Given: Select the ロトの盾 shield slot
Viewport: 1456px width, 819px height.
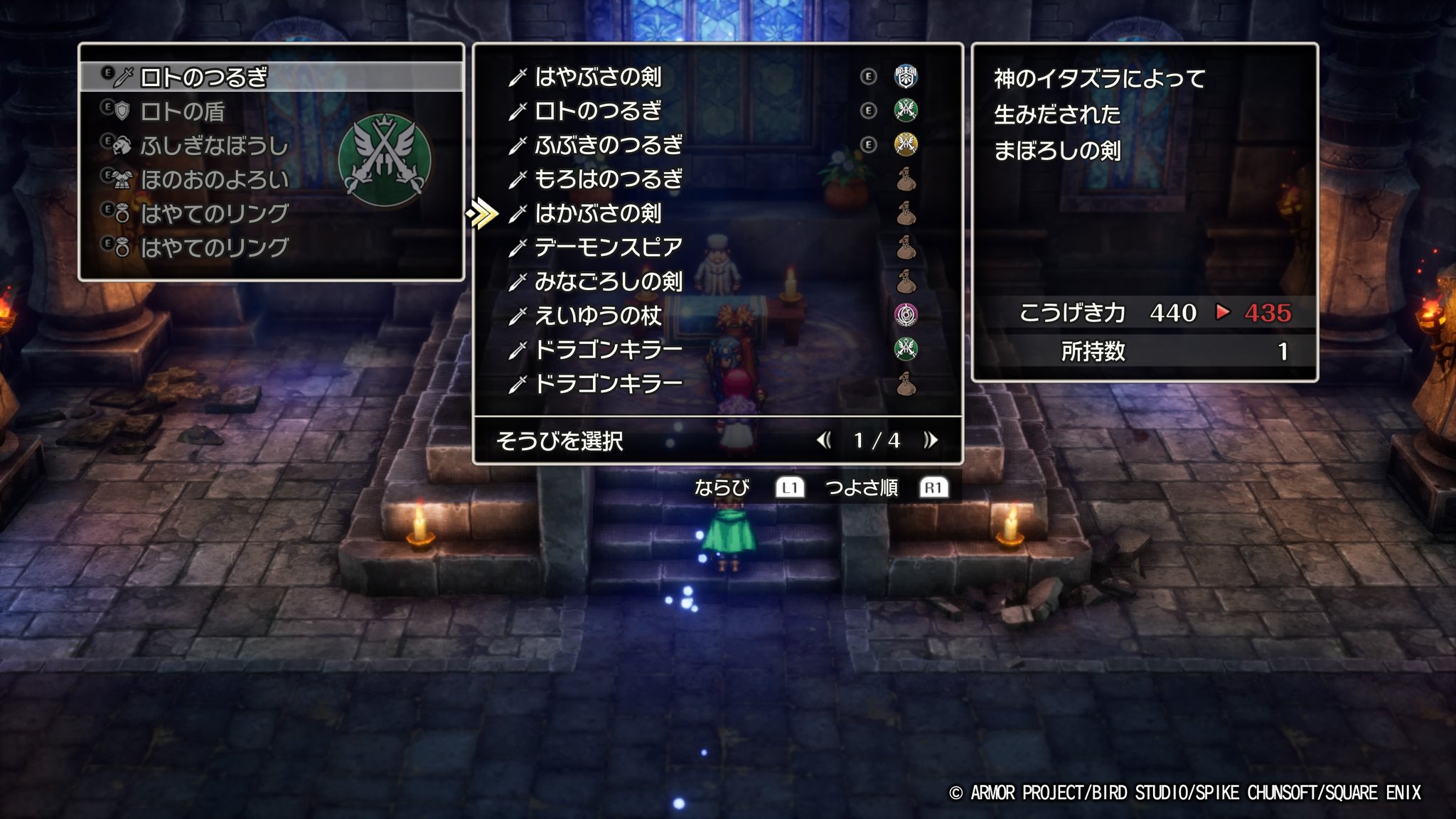Looking at the screenshot, I should (183, 112).
